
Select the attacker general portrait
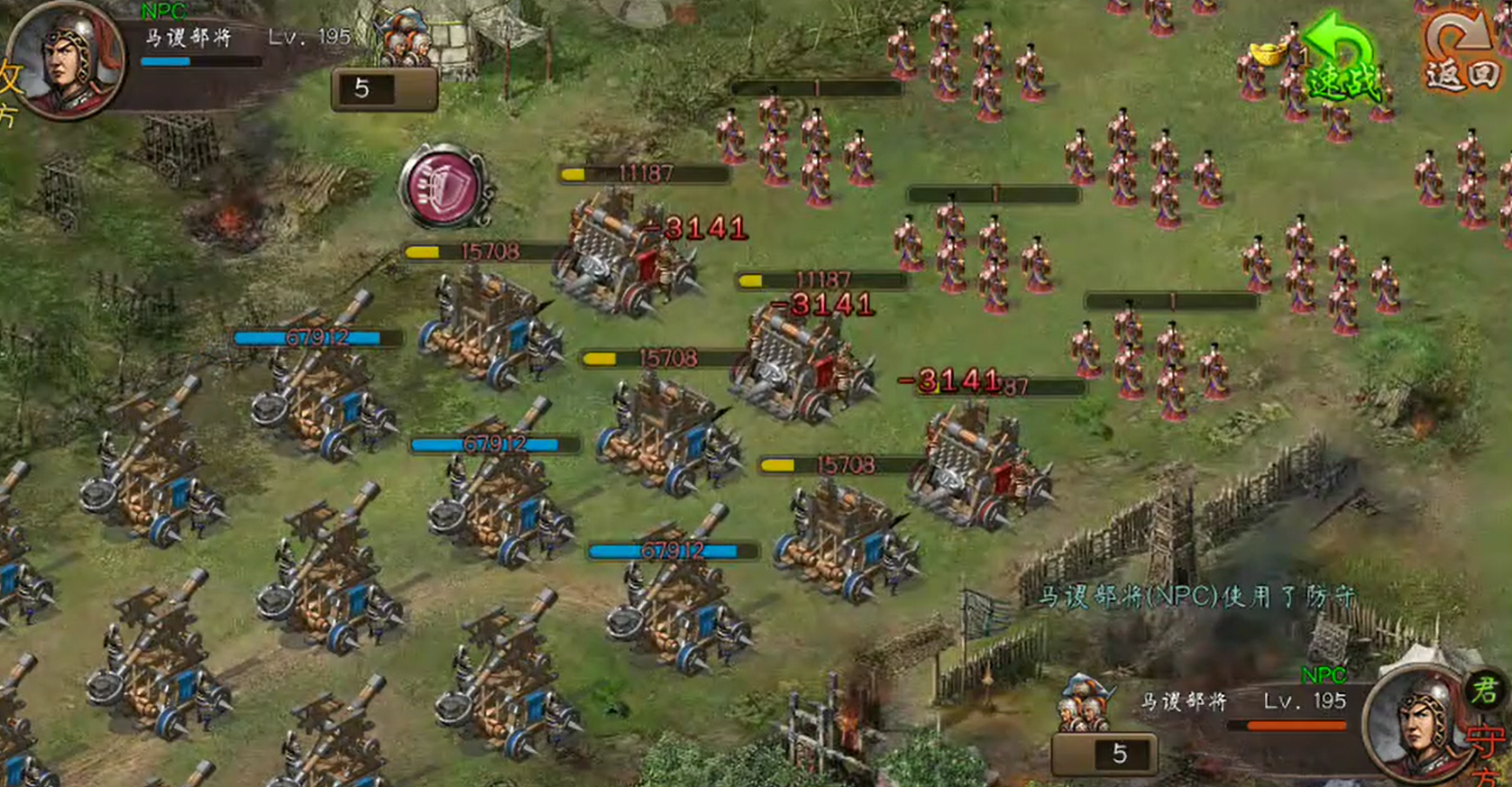click(x=67, y=59)
